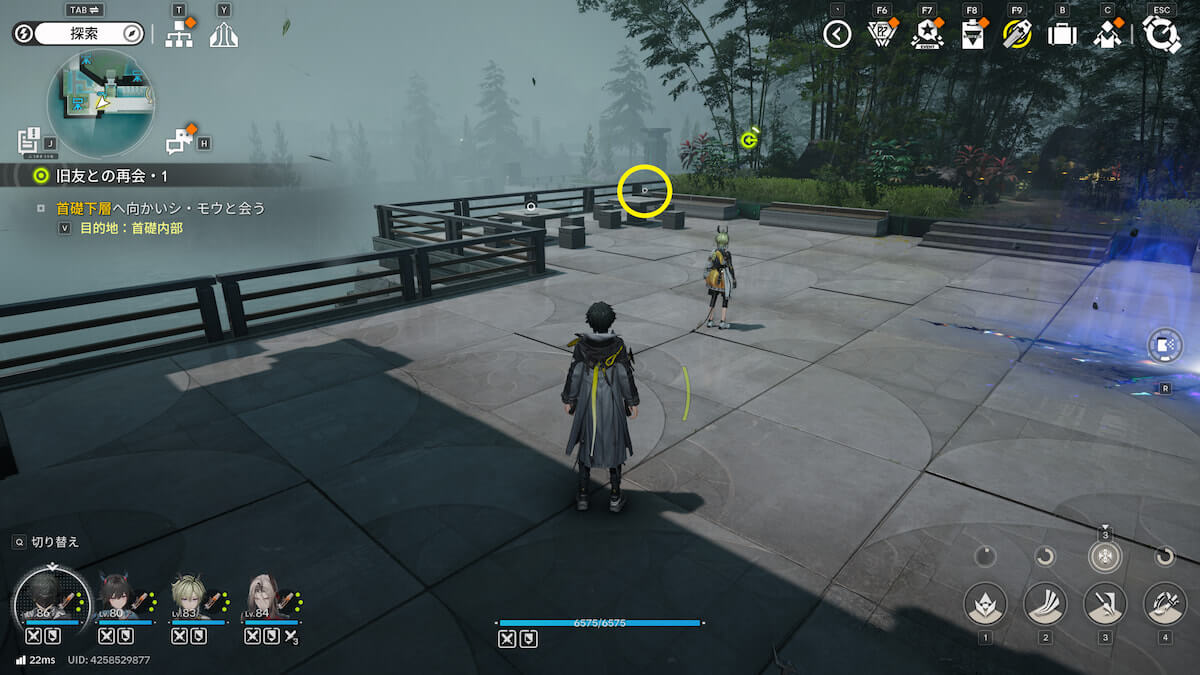Open the F8 clipboard icon
Image resolution: width=1200 pixels, height=675 pixels.
[972, 34]
